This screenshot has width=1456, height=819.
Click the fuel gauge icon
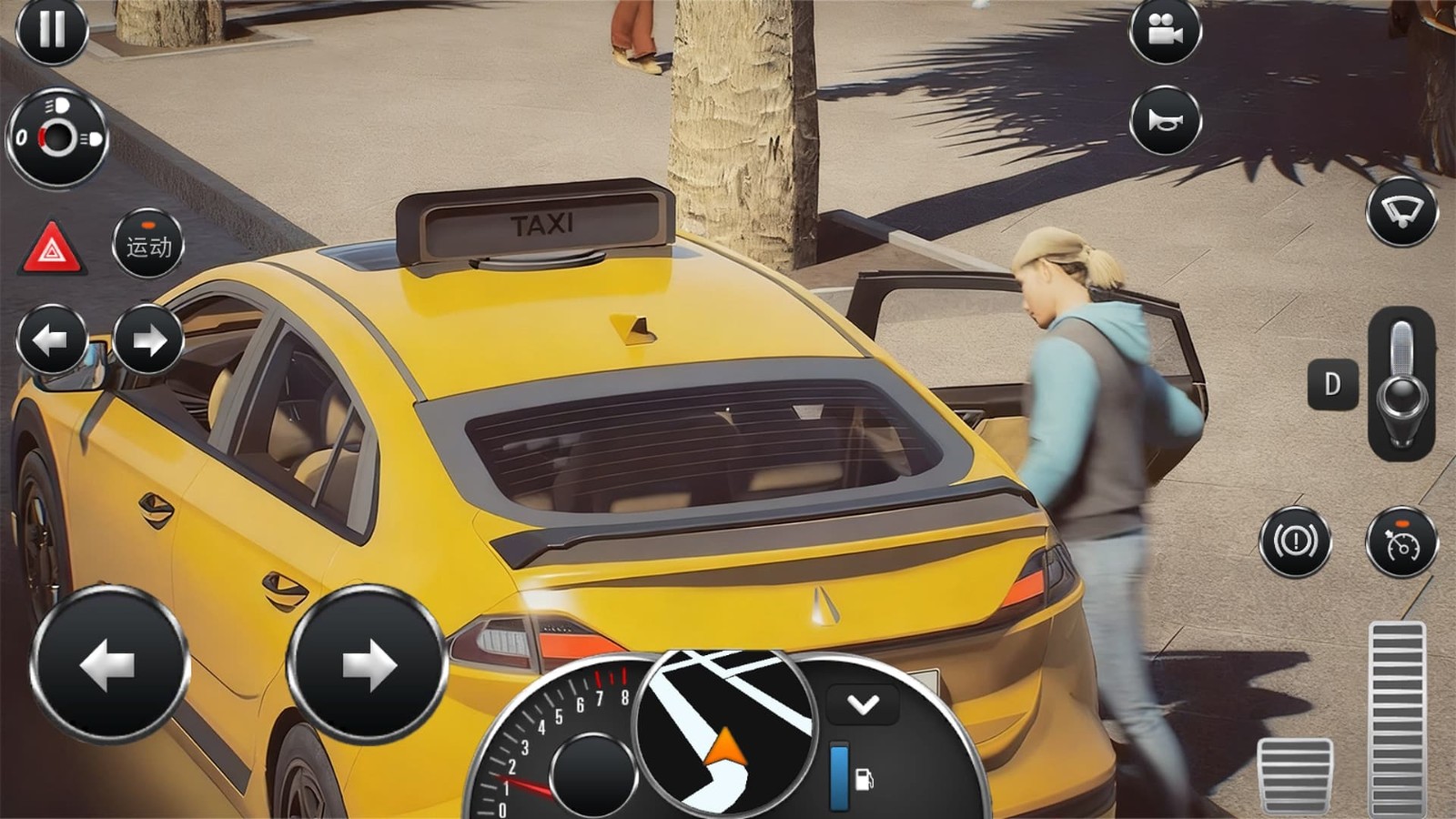pos(864,778)
